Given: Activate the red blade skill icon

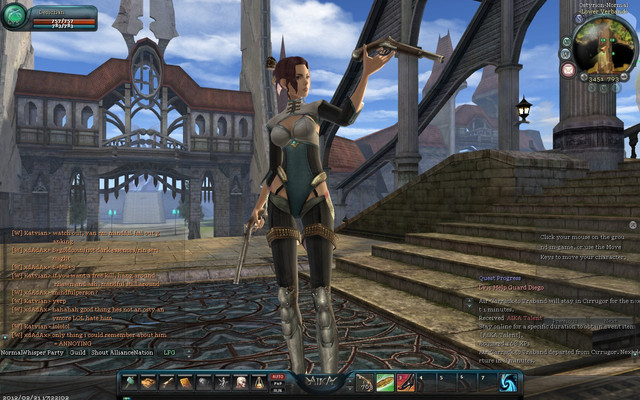Looking at the screenshot, I should (405, 382).
